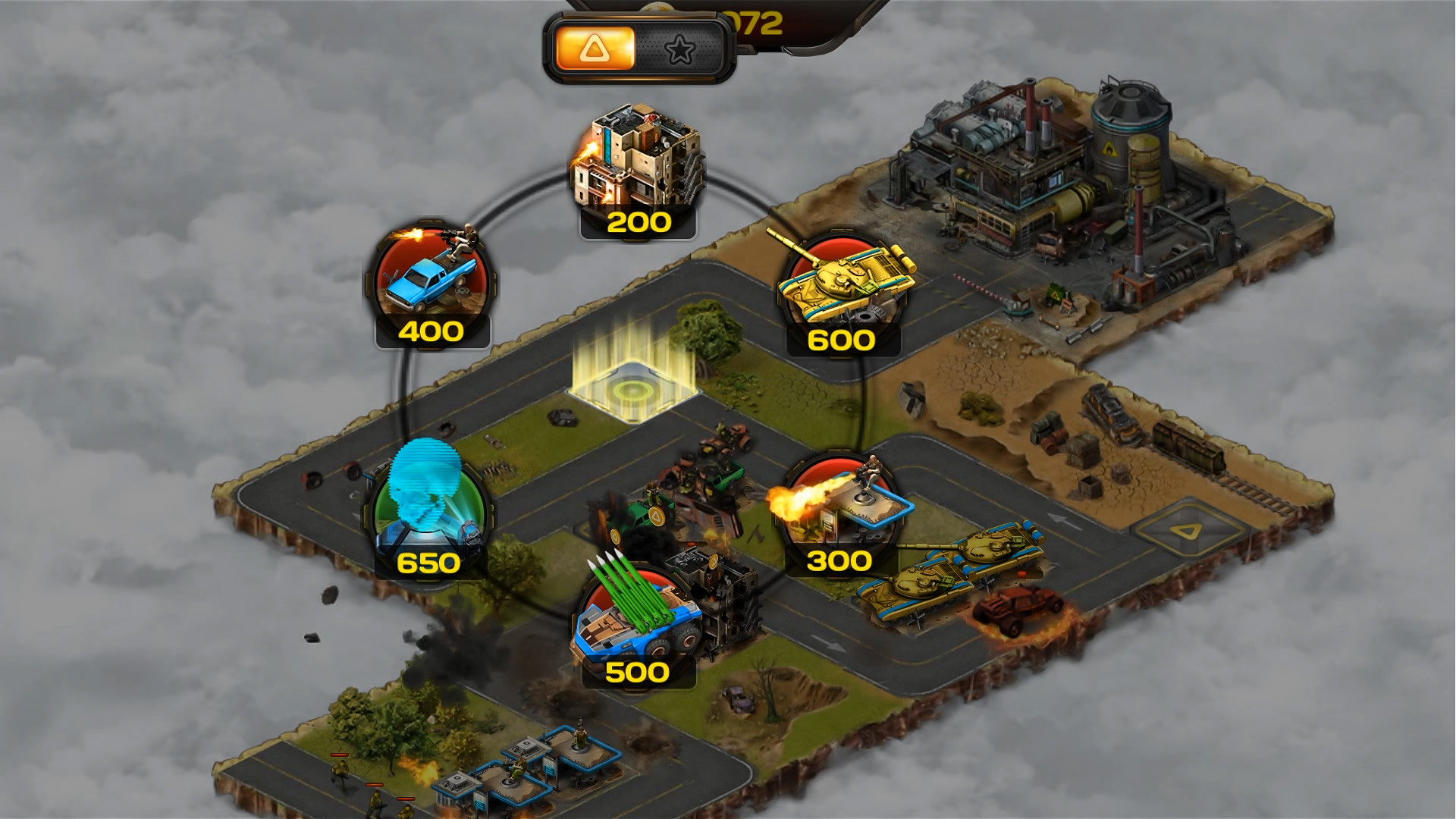Image resolution: width=1456 pixels, height=819 pixels.
Task: Switch the toggle to the star mode
Action: point(682,48)
